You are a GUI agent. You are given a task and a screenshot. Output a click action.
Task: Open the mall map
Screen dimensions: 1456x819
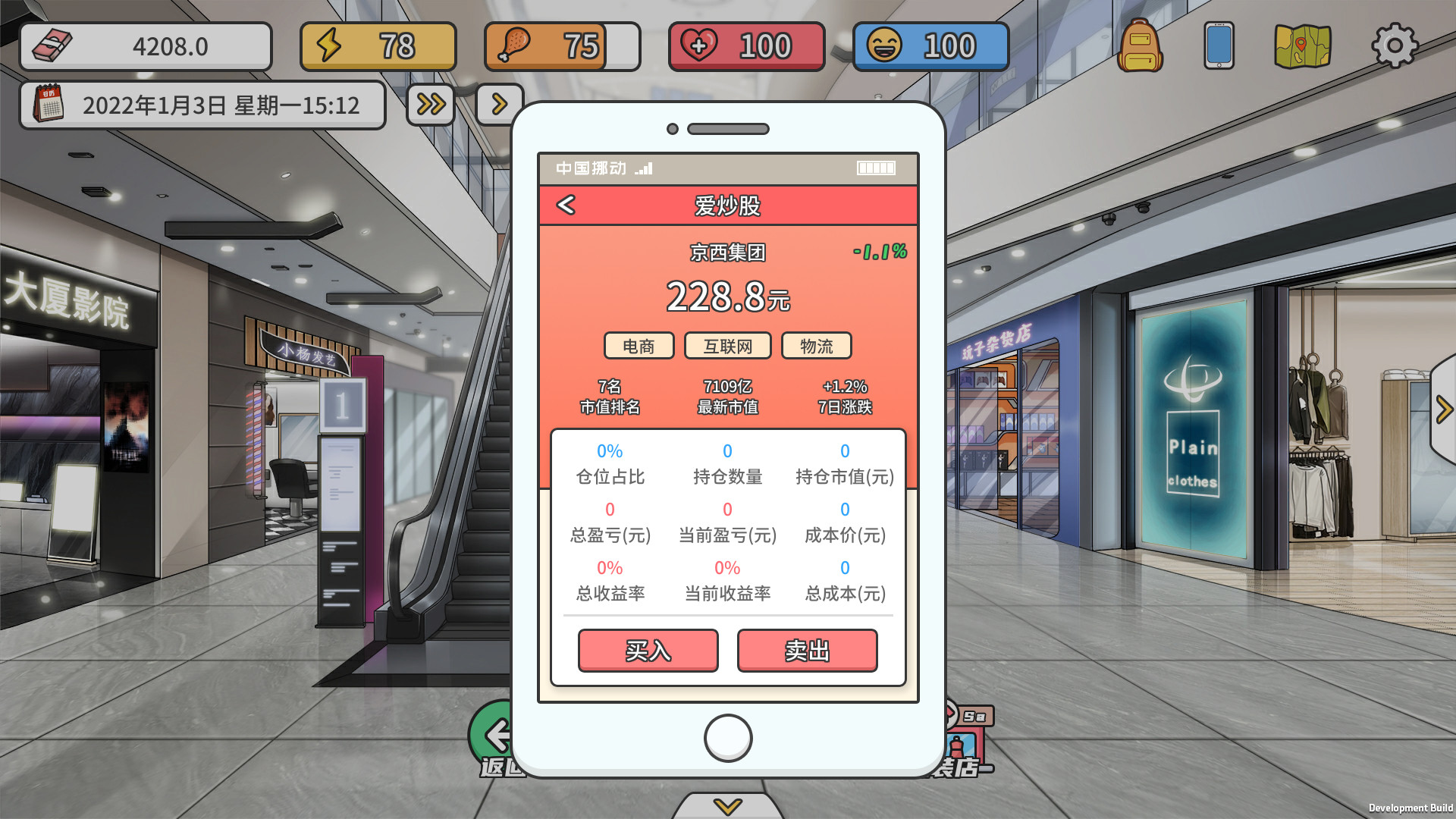click(x=1303, y=45)
